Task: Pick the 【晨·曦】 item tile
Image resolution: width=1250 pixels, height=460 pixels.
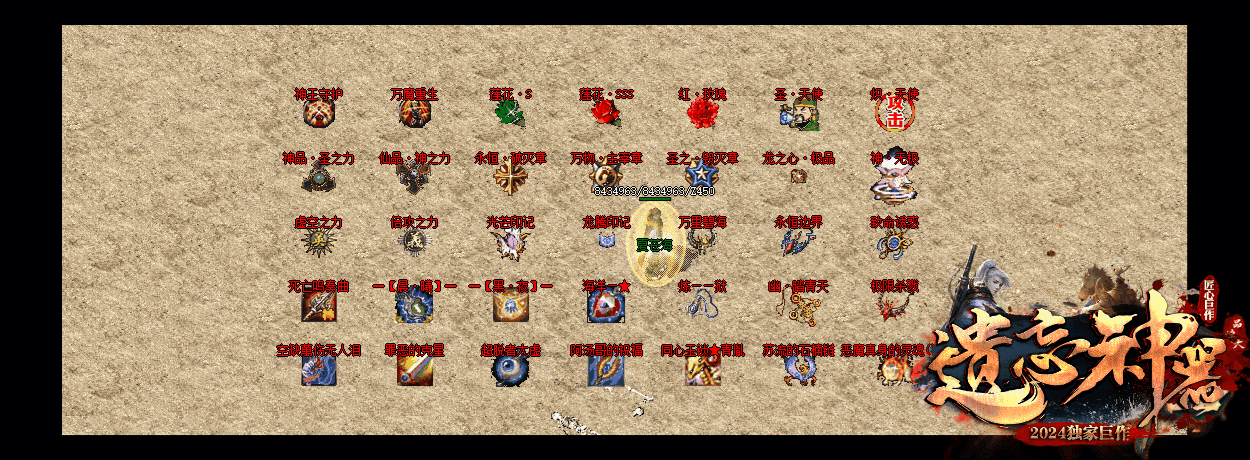Action: pos(414,307)
